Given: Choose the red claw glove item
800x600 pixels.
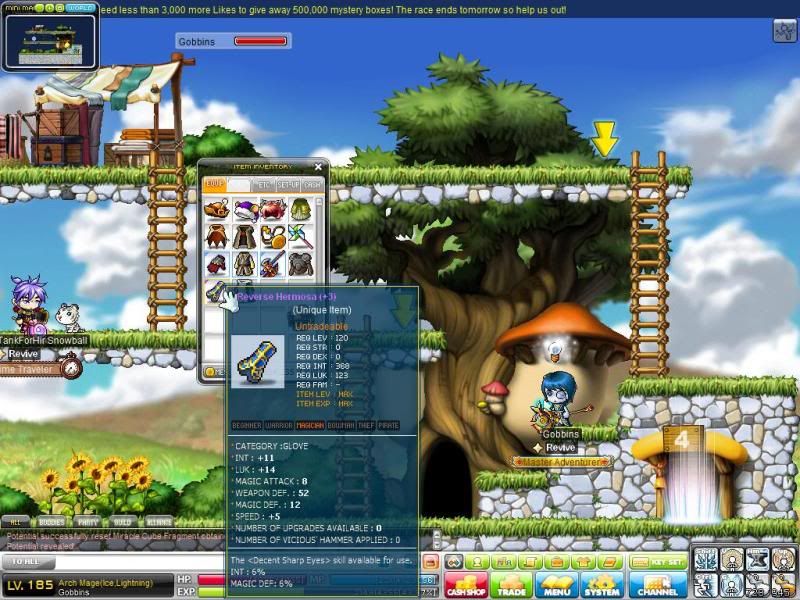Looking at the screenshot, I should (217, 264).
